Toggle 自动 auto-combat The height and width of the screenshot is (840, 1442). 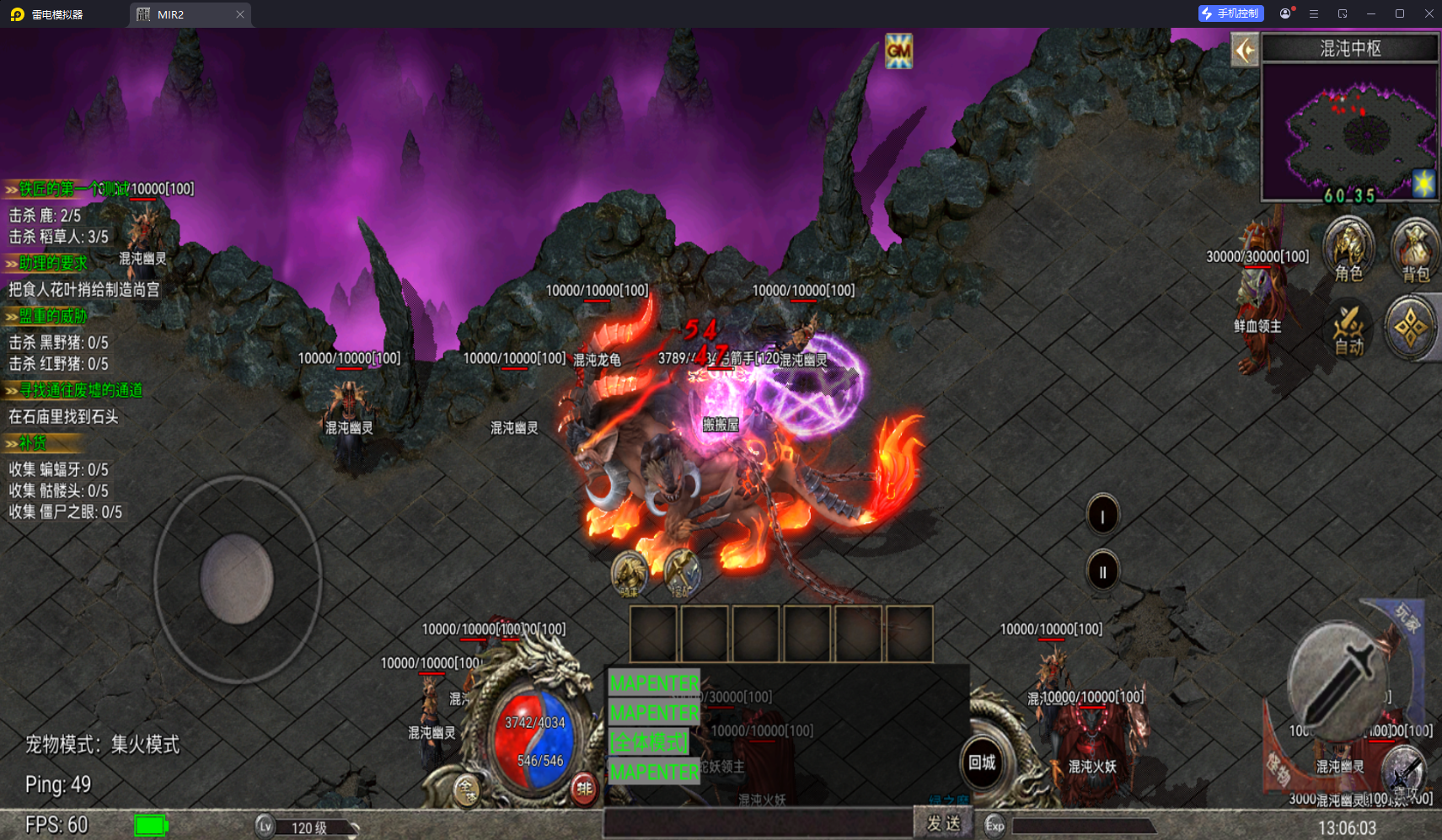(1348, 330)
